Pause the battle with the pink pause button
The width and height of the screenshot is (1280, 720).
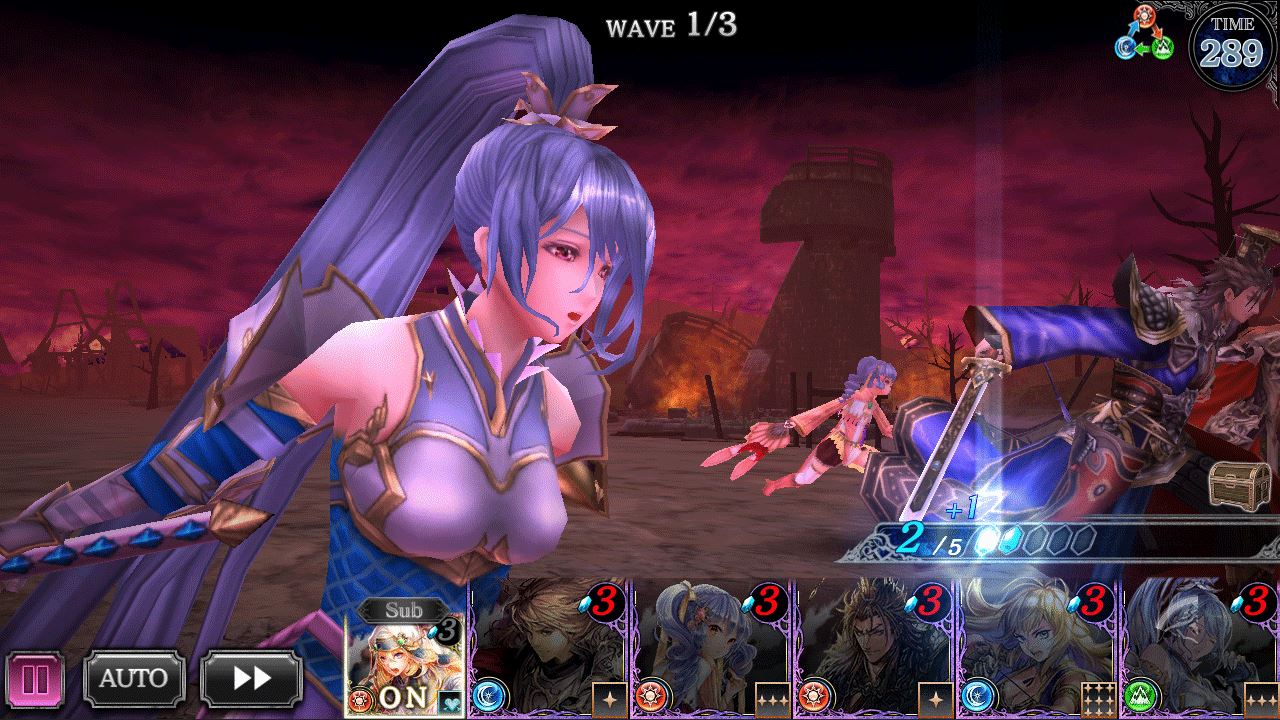(x=34, y=680)
